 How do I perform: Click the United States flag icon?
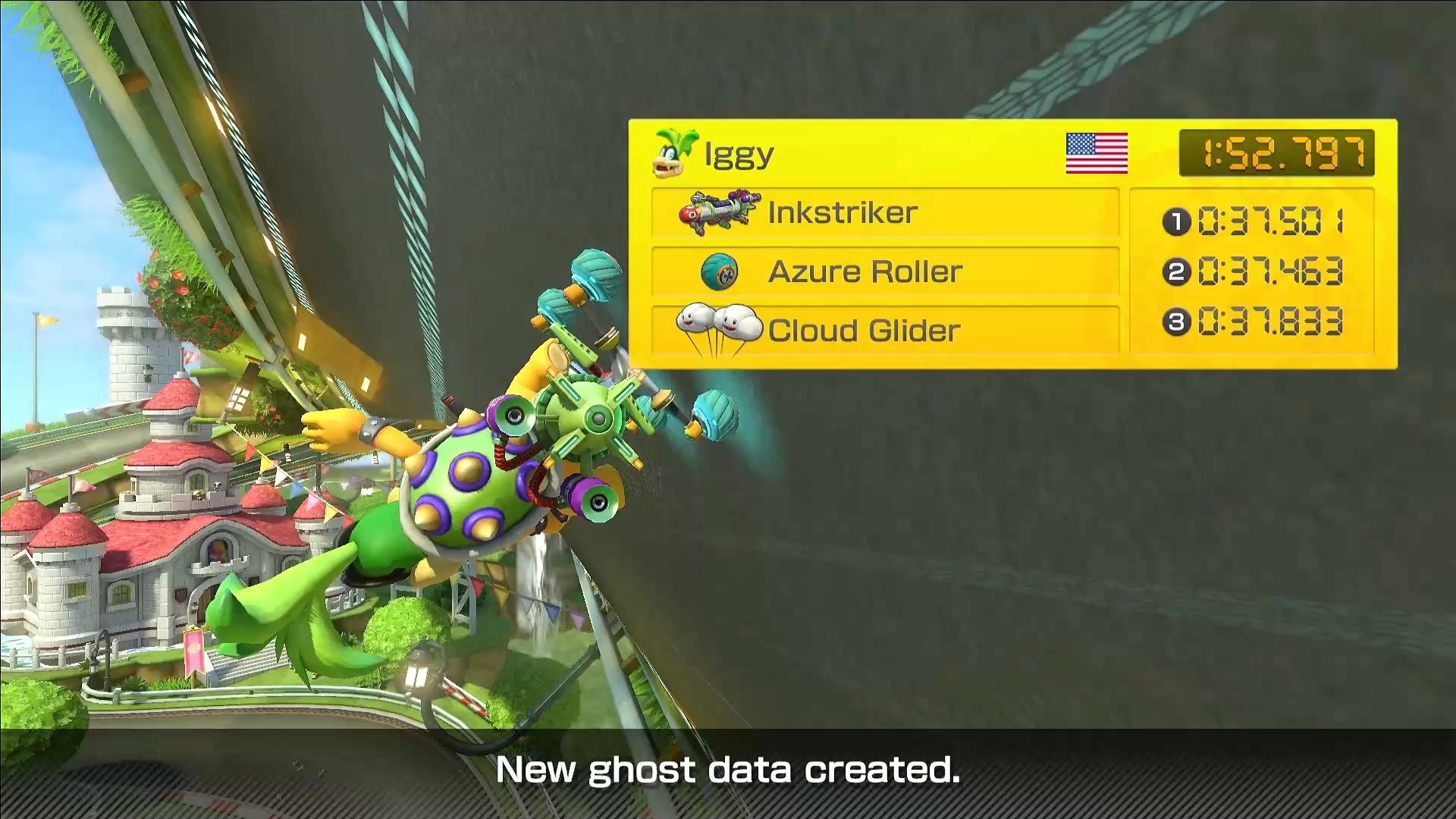pyautogui.click(x=1097, y=154)
